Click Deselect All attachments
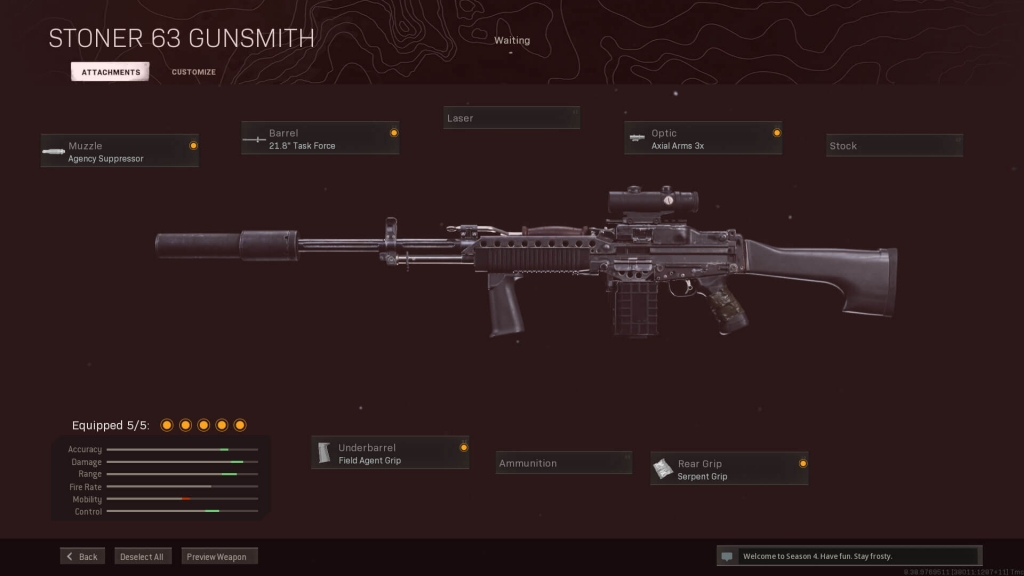This screenshot has width=1024, height=576. coord(143,556)
